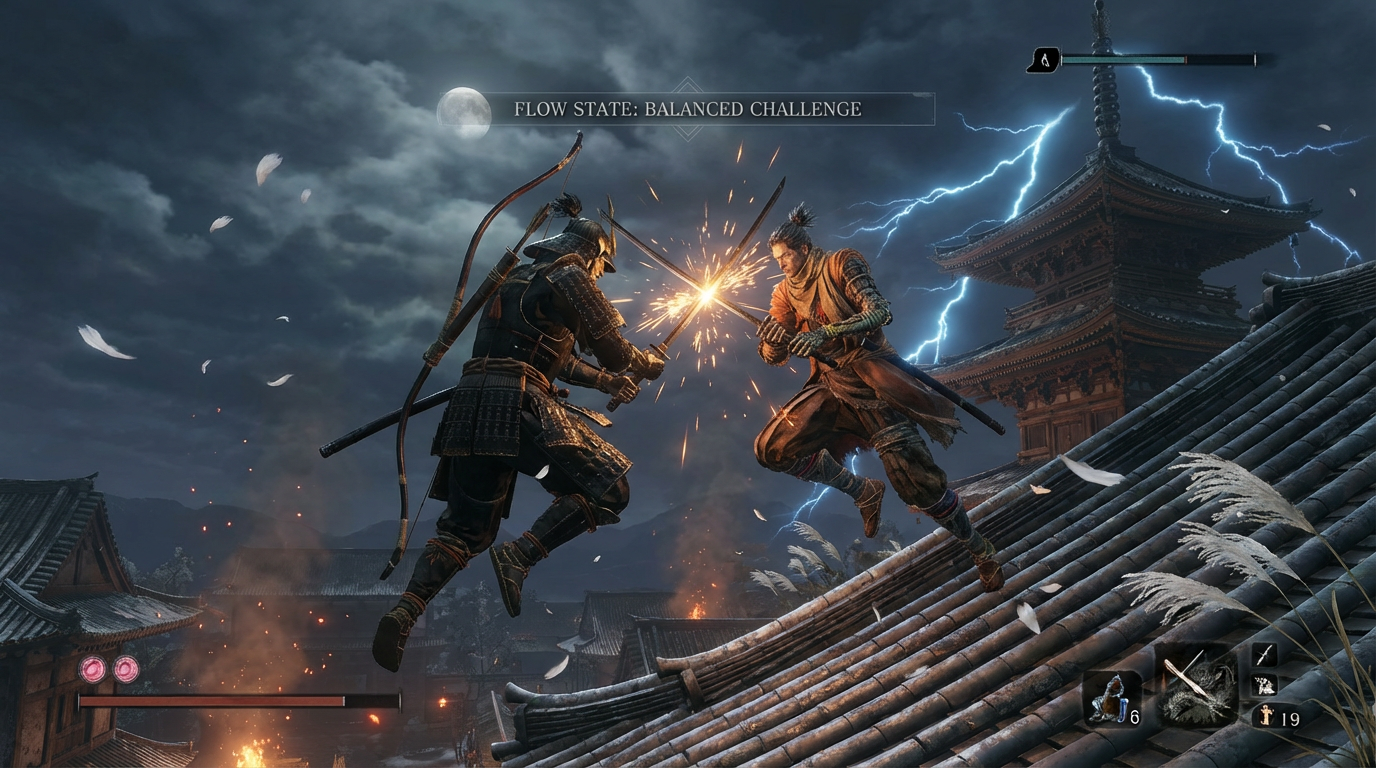This screenshot has width=1376, height=768.
Task: Click the small sword icon slot
Action: tap(1264, 655)
